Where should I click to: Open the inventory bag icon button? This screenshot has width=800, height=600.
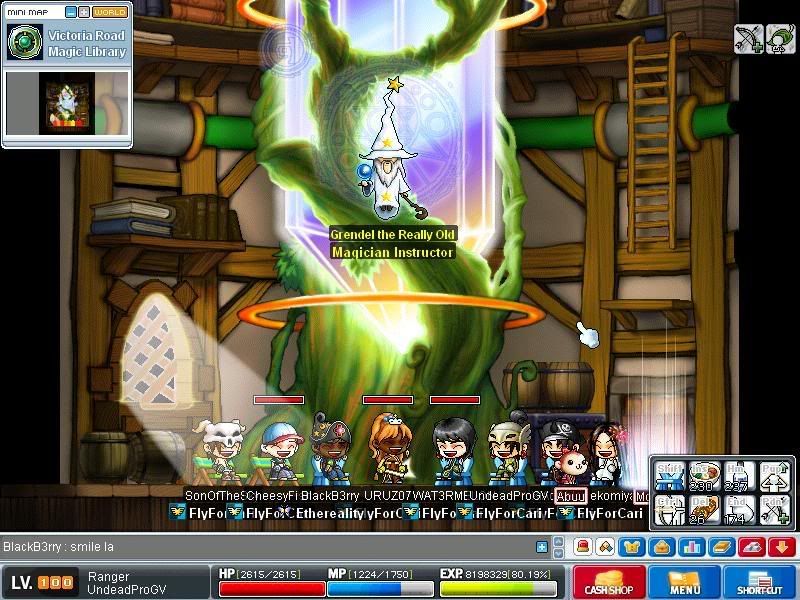[659, 547]
